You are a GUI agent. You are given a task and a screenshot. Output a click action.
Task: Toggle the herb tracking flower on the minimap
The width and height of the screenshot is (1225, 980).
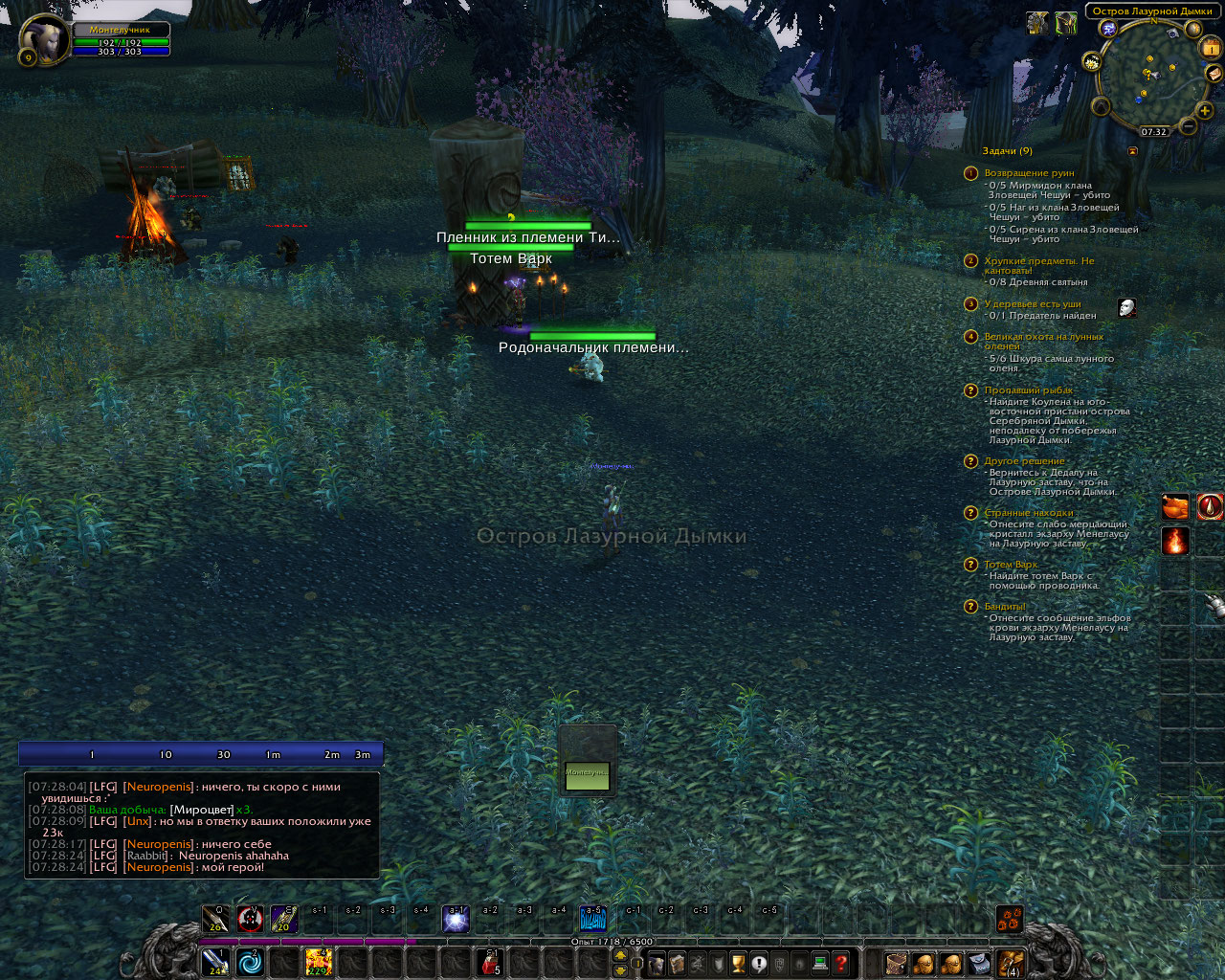(x=1091, y=62)
